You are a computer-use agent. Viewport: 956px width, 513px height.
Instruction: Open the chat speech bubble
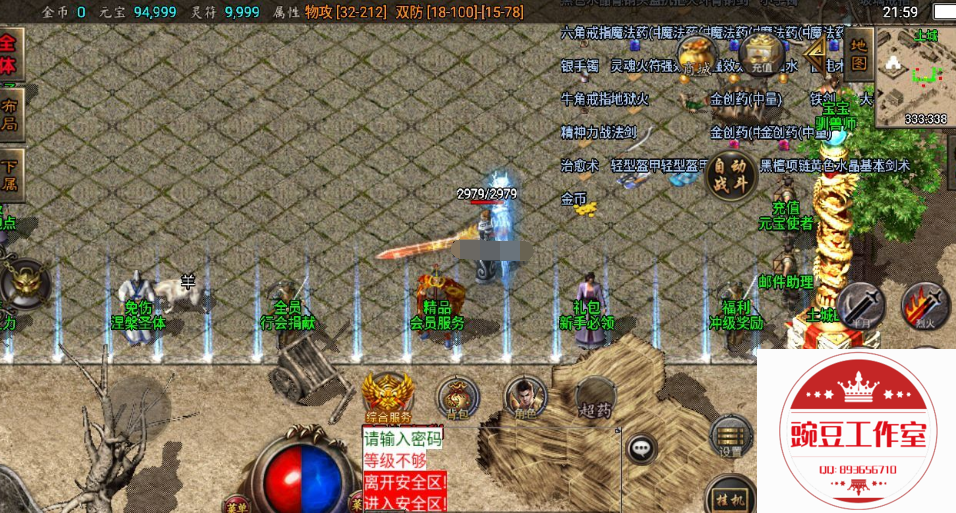[642, 448]
